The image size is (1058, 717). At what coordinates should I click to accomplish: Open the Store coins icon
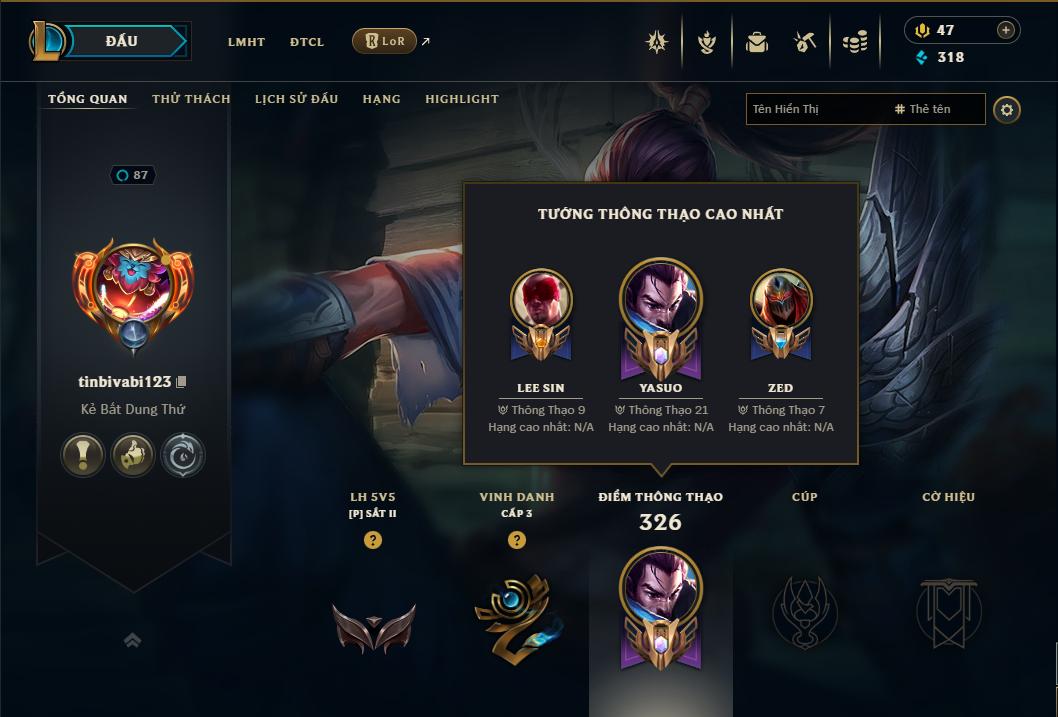click(x=854, y=42)
